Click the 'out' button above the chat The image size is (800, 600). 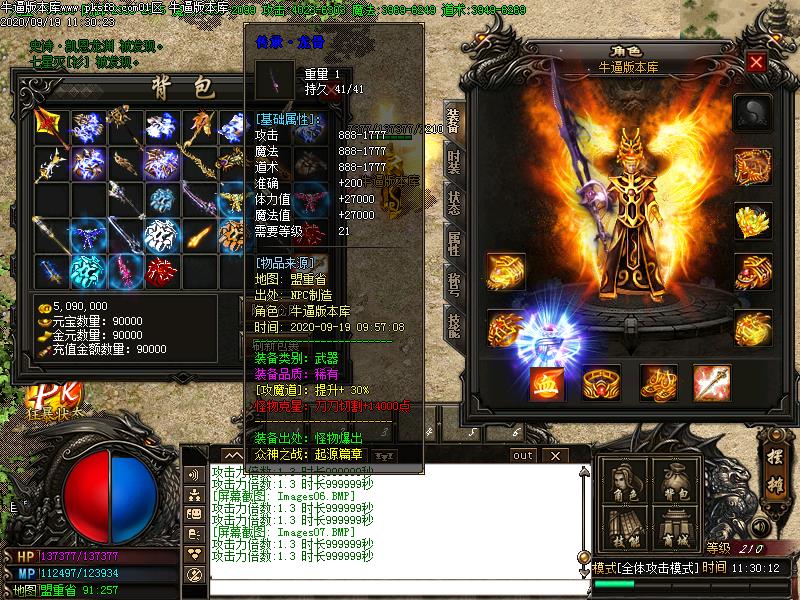pyautogui.click(x=523, y=455)
